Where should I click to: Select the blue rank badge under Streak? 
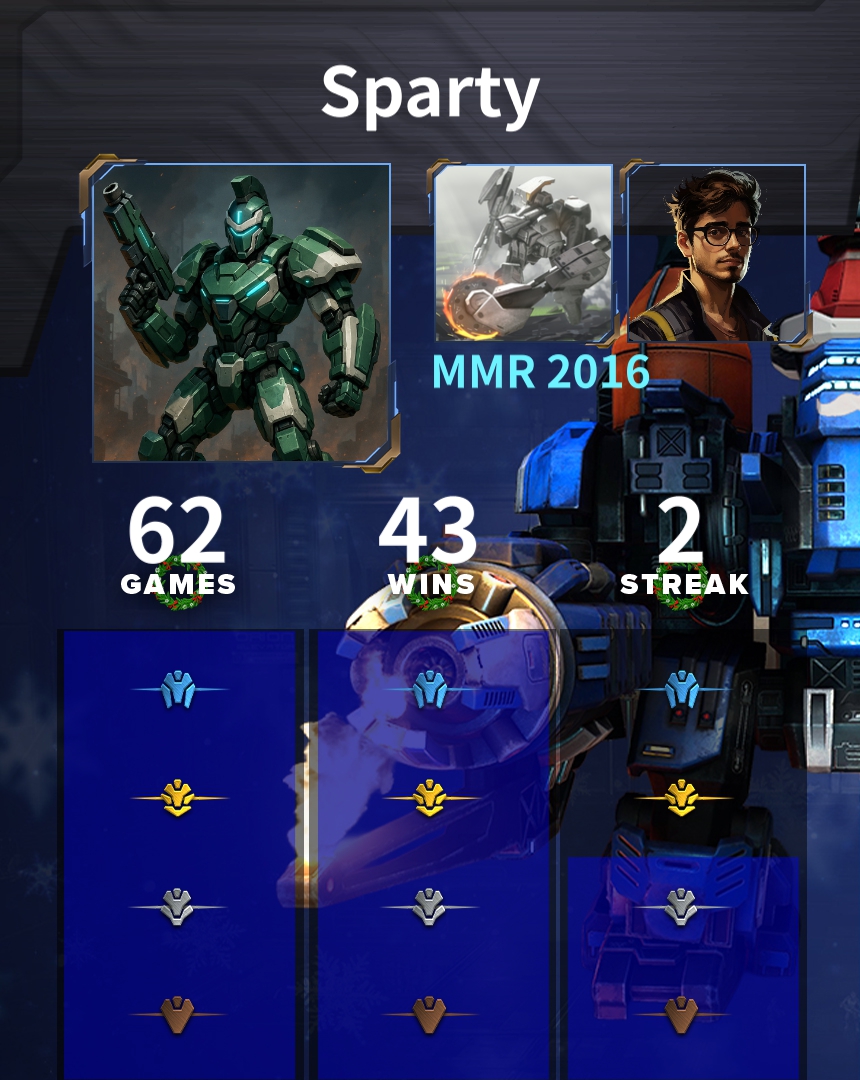[x=682, y=689]
